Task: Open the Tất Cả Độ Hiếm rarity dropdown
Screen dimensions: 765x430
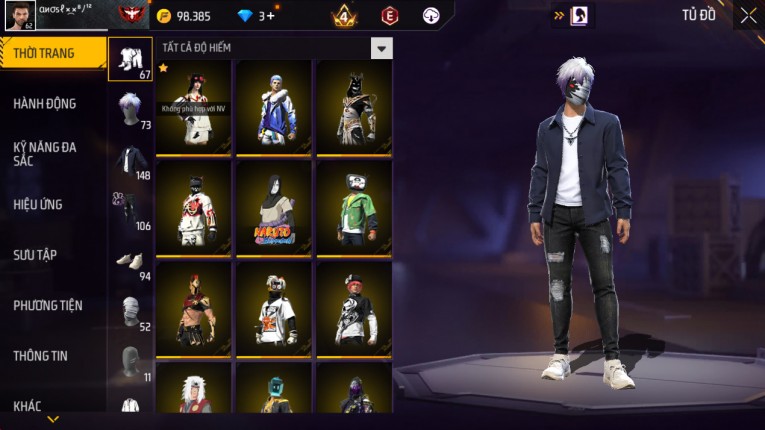Action: [381, 48]
